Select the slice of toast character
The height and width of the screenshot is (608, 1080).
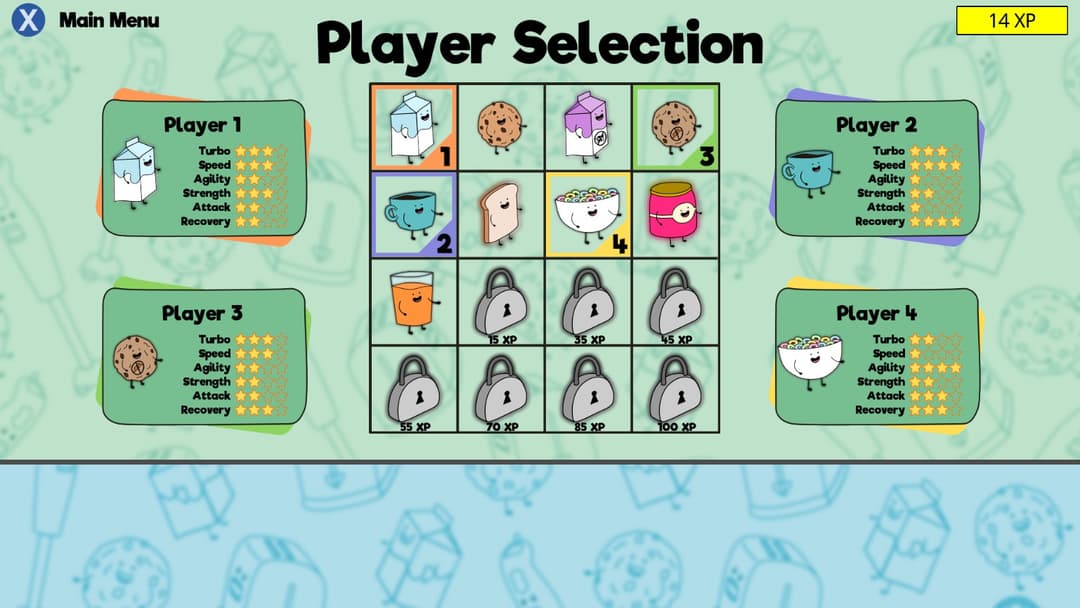[x=501, y=214]
